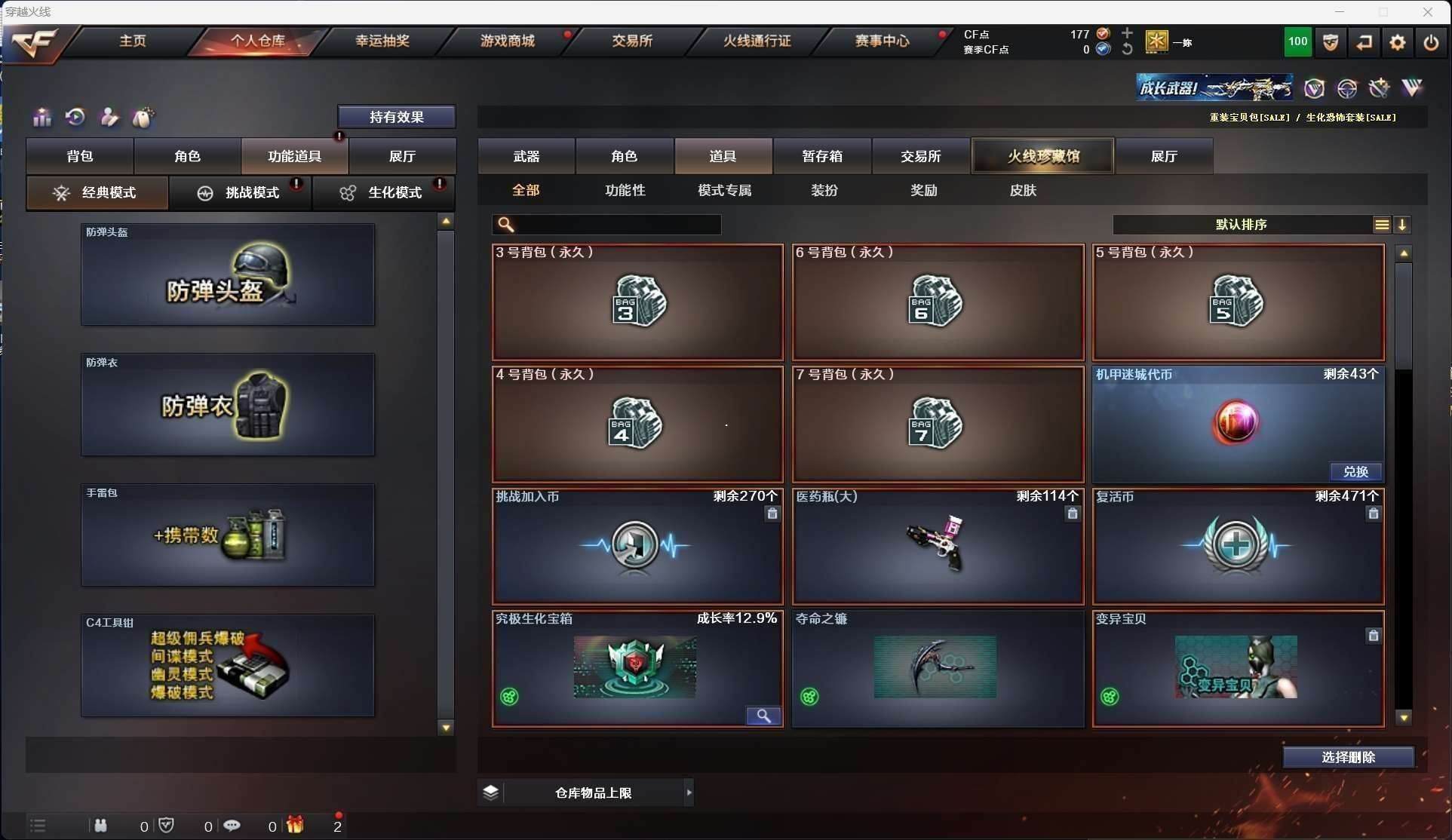Click the 选择删除 button
Viewport: 1452px width, 840px height.
pos(1348,757)
